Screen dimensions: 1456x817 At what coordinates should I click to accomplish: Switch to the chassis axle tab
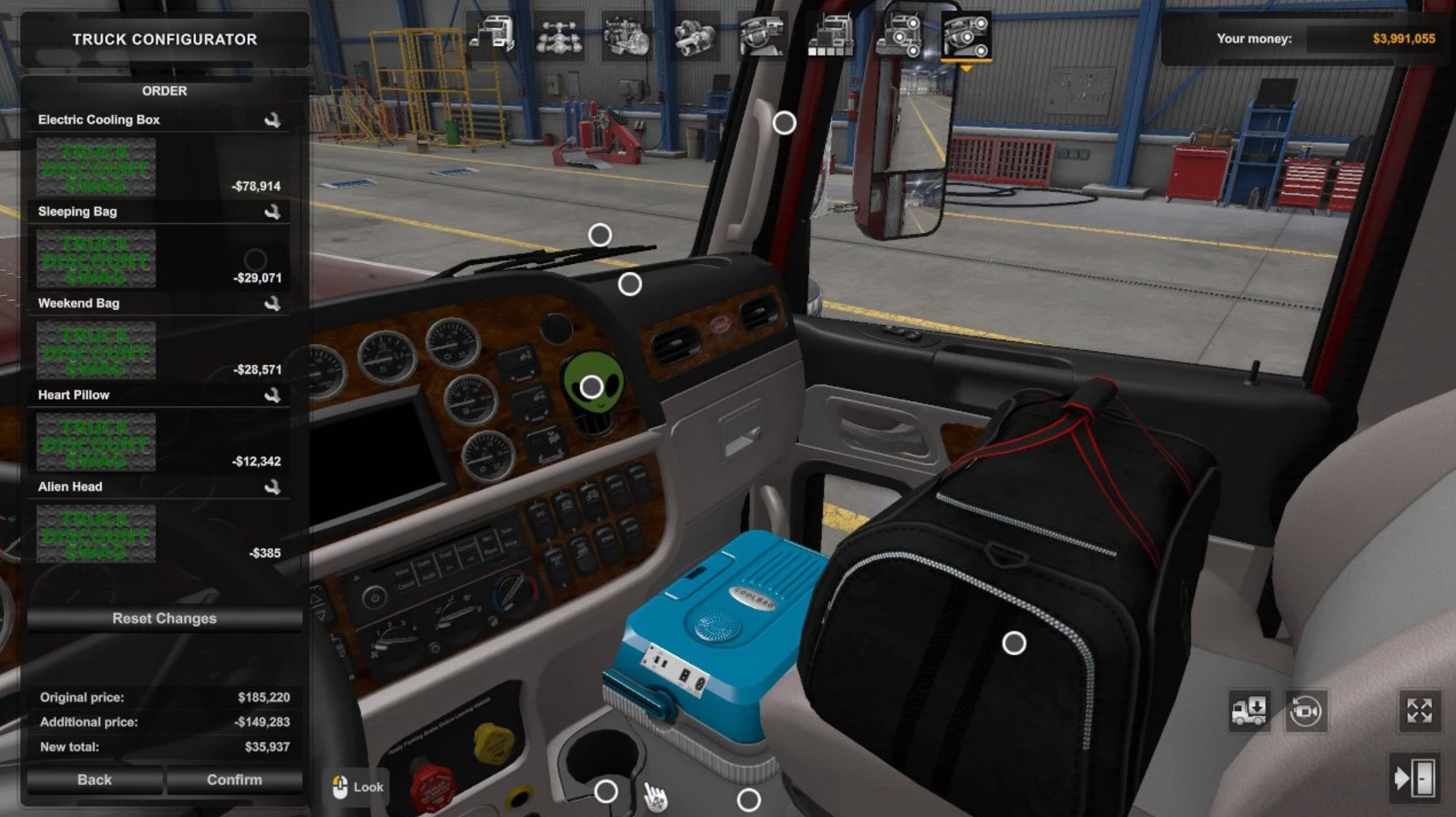point(559,37)
